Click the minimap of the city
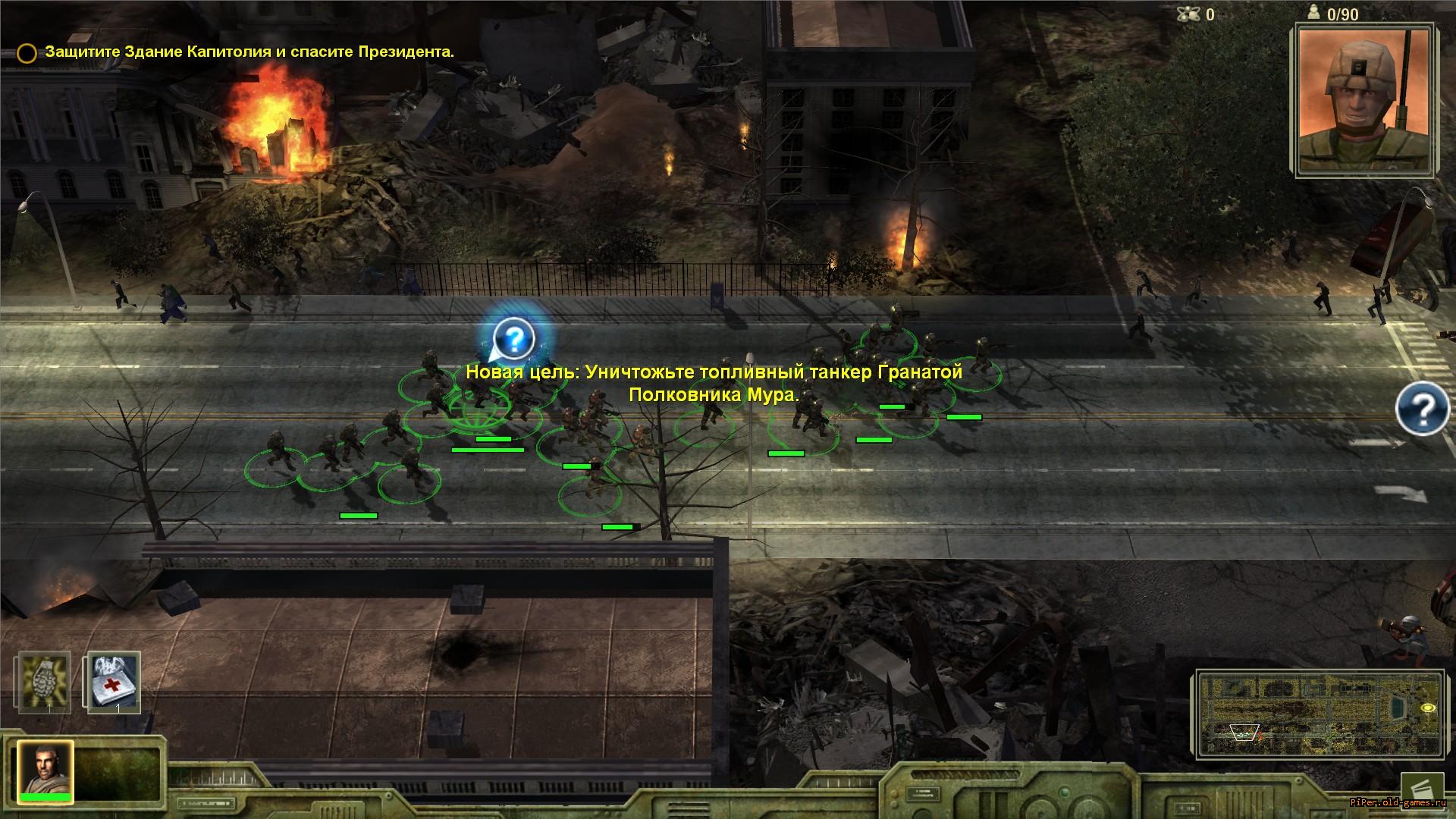The height and width of the screenshot is (819, 1456). click(1319, 713)
